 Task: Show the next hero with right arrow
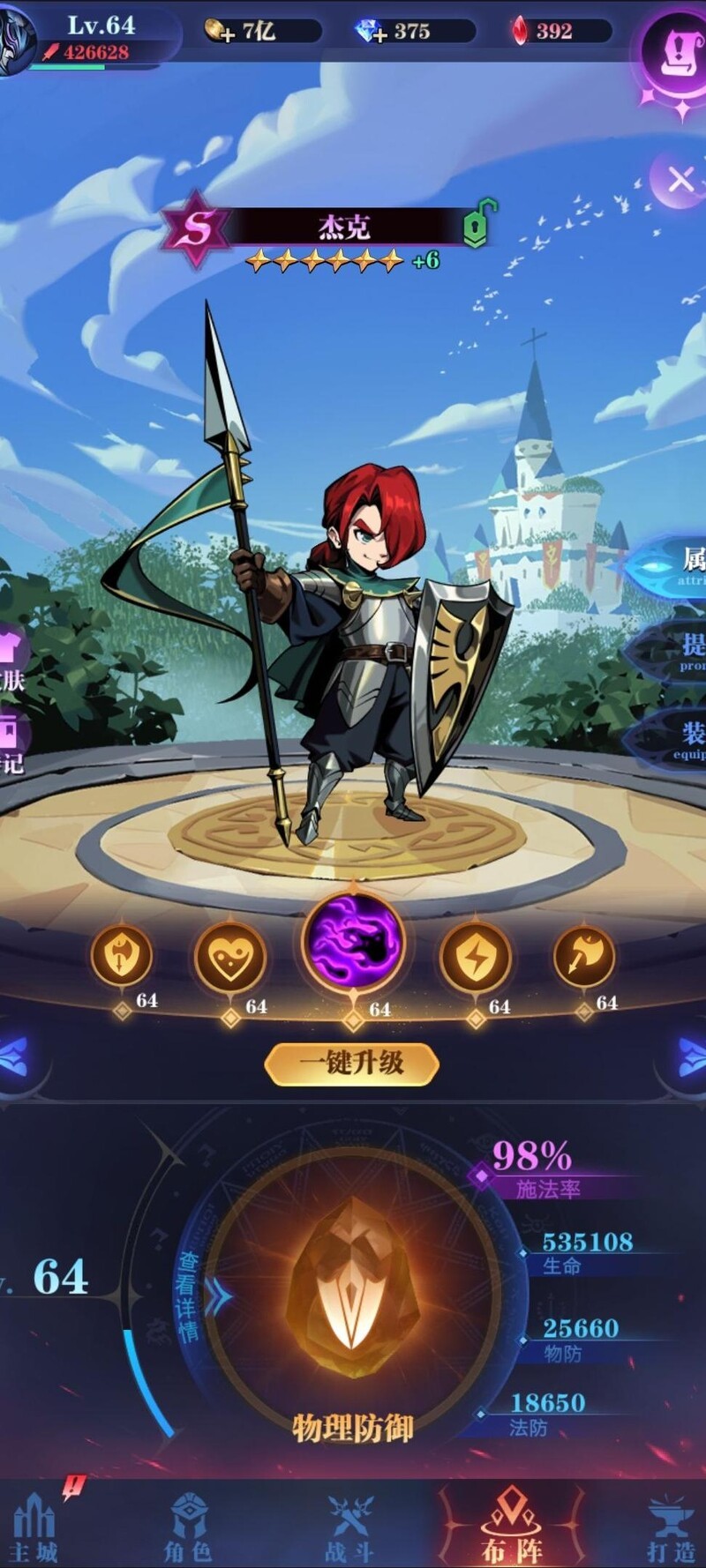(694, 1057)
